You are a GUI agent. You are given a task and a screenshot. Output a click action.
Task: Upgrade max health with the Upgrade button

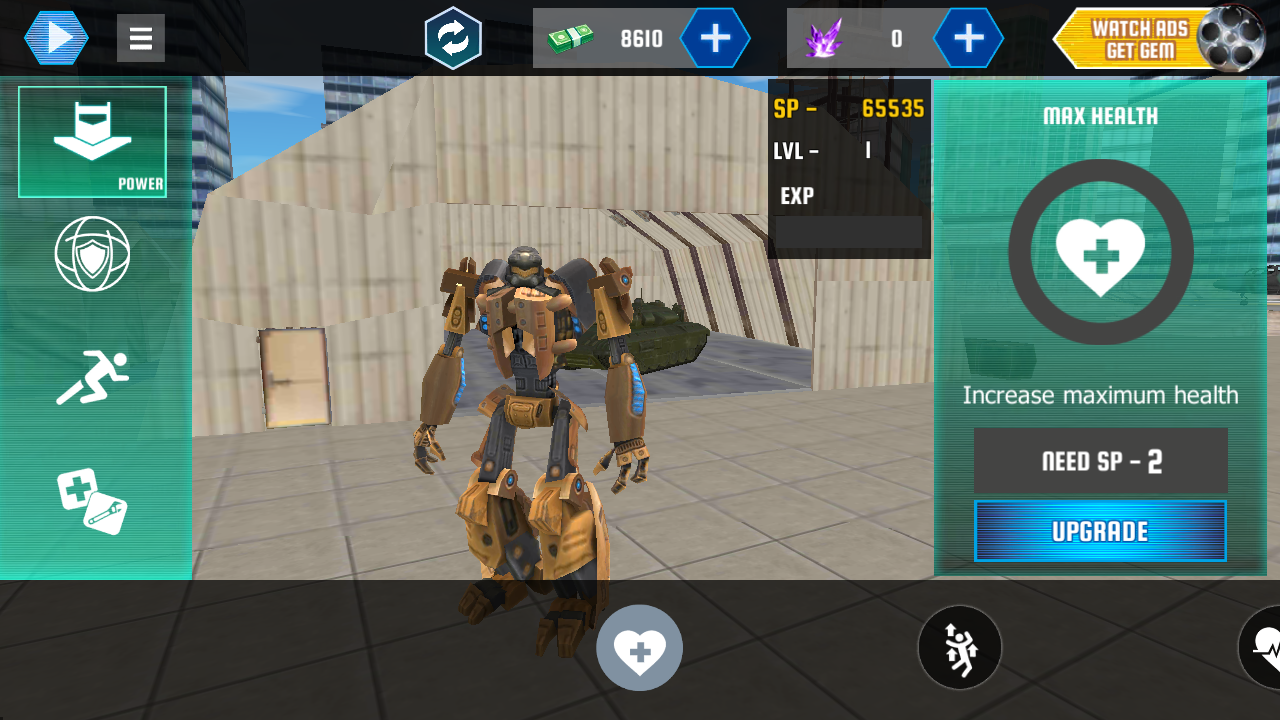tap(1100, 531)
